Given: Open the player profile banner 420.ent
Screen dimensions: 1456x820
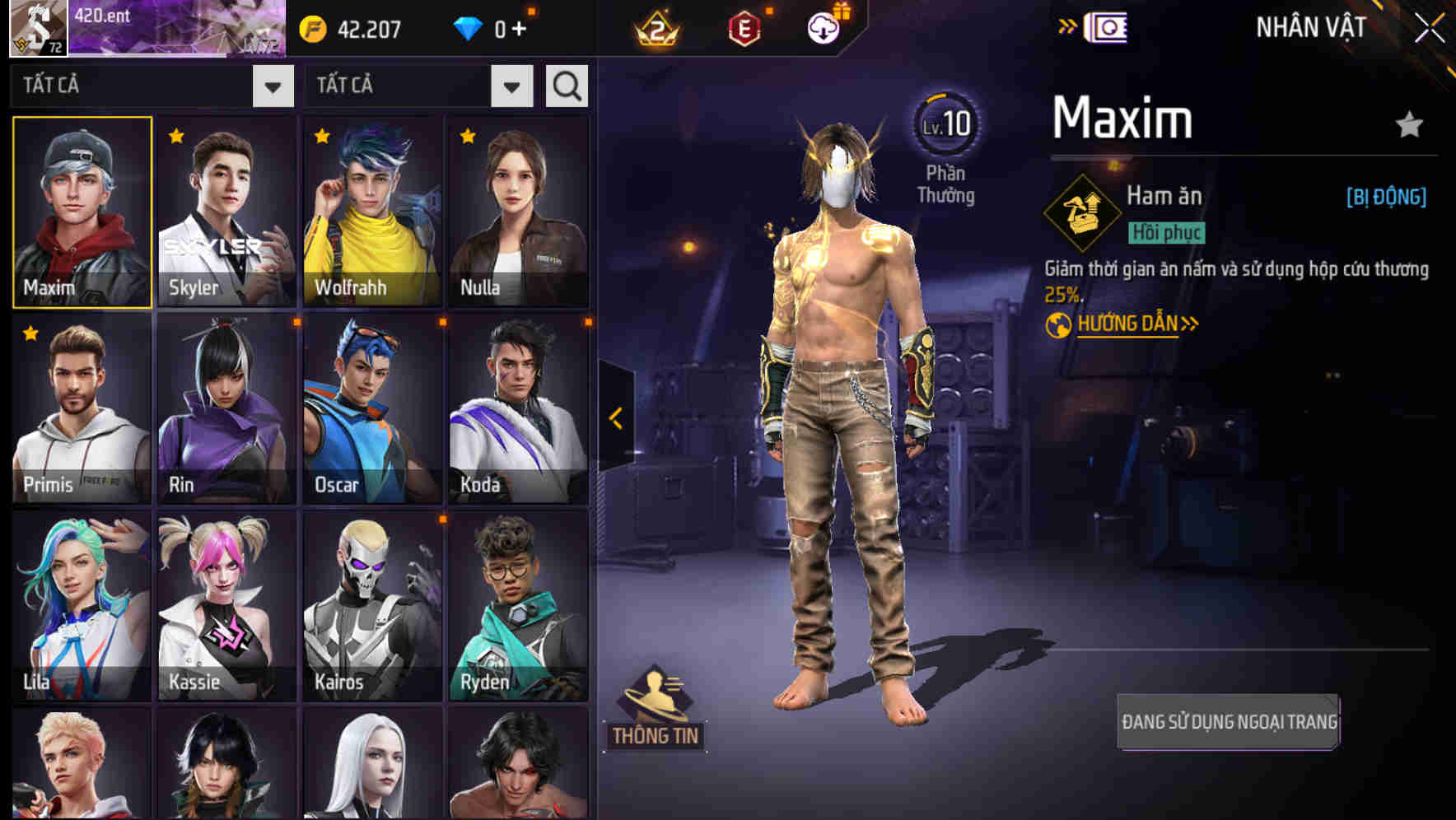Looking at the screenshot, I should (x=181, y=30).
